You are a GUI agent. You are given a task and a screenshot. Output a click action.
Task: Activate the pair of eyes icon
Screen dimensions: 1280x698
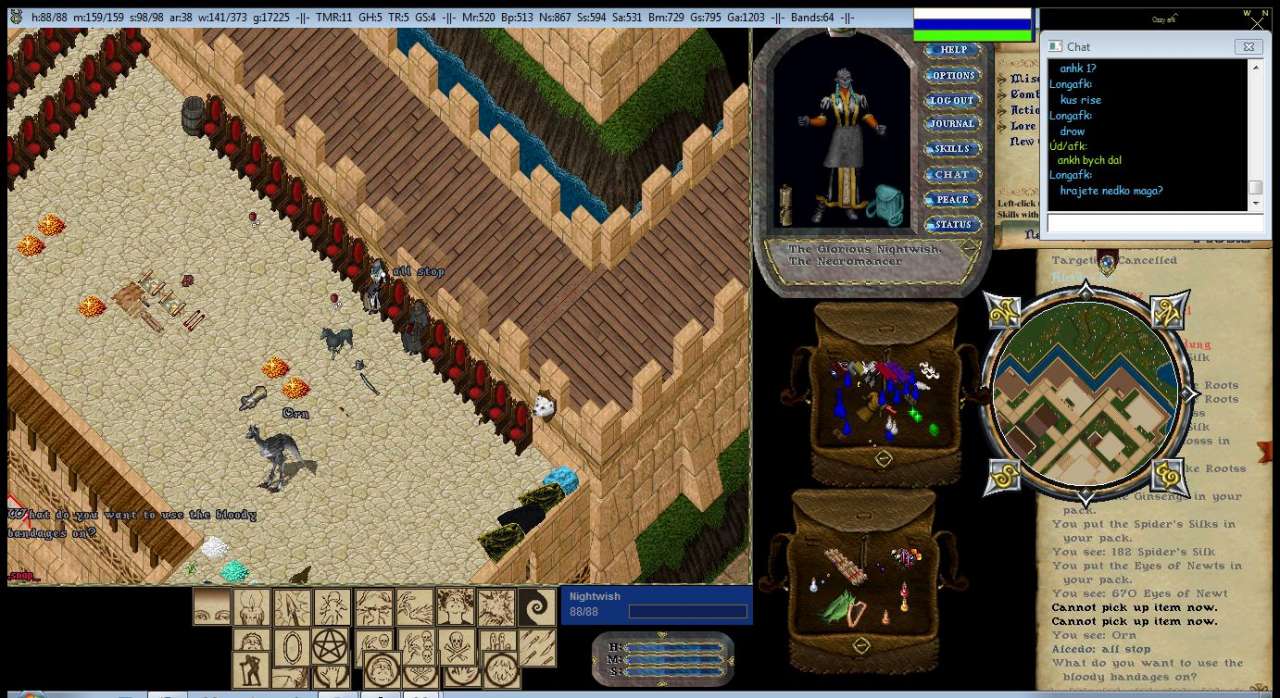pos(212,607)
